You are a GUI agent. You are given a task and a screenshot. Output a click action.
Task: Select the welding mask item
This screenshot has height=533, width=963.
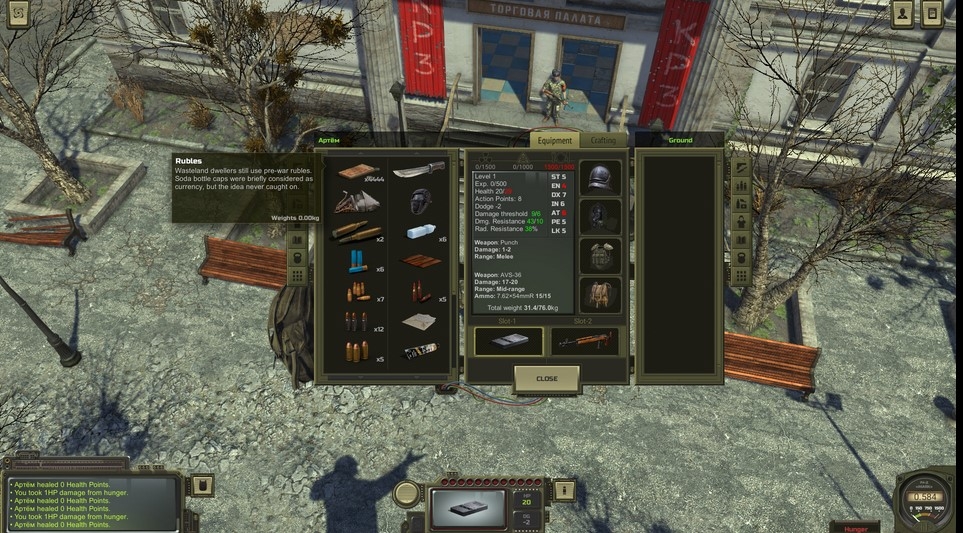pos(419,201)
